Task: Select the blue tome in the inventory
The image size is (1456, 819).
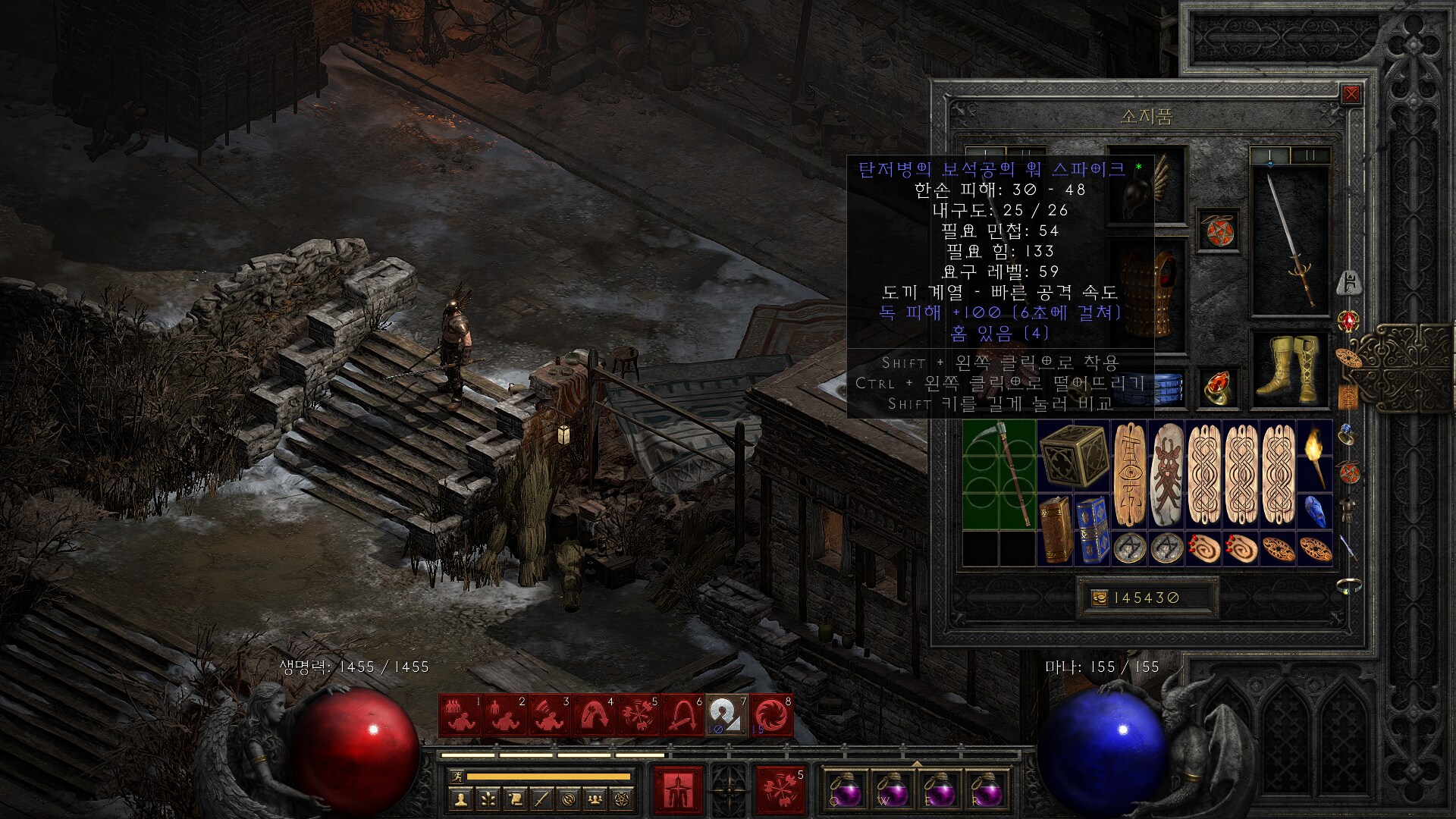Action: [1091, 529]
